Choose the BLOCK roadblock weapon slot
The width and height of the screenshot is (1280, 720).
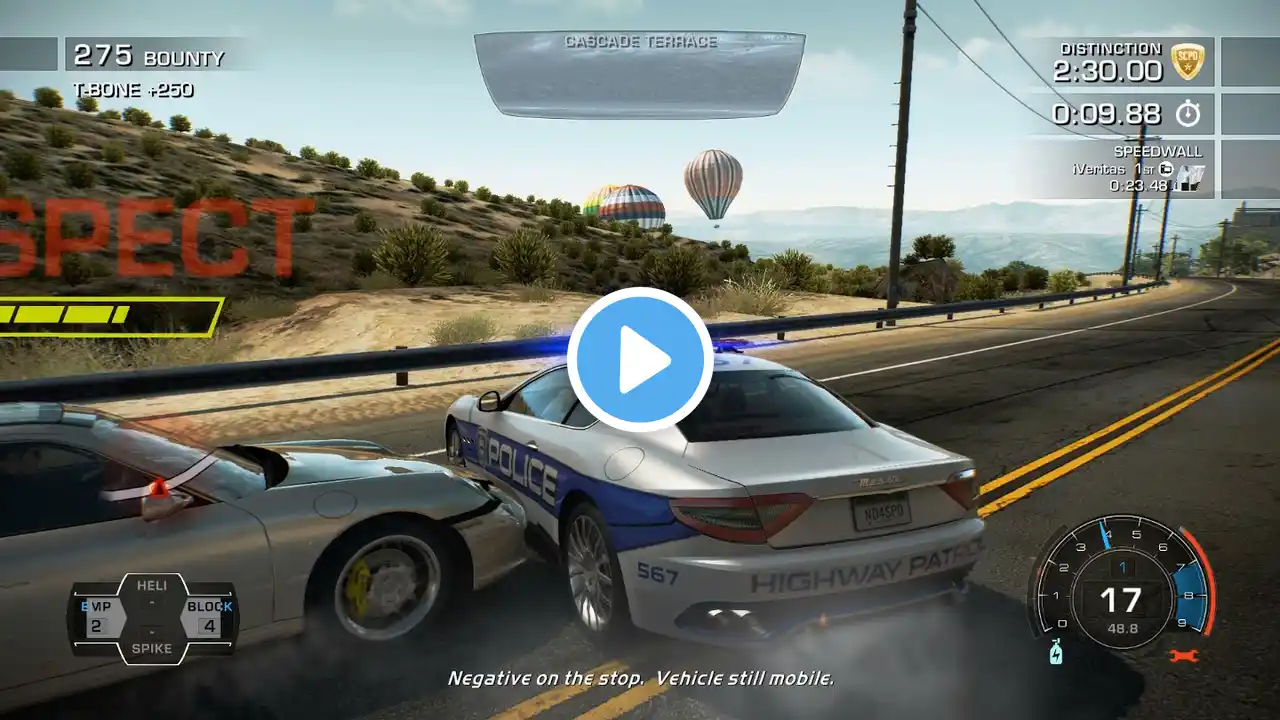[208, 617]
